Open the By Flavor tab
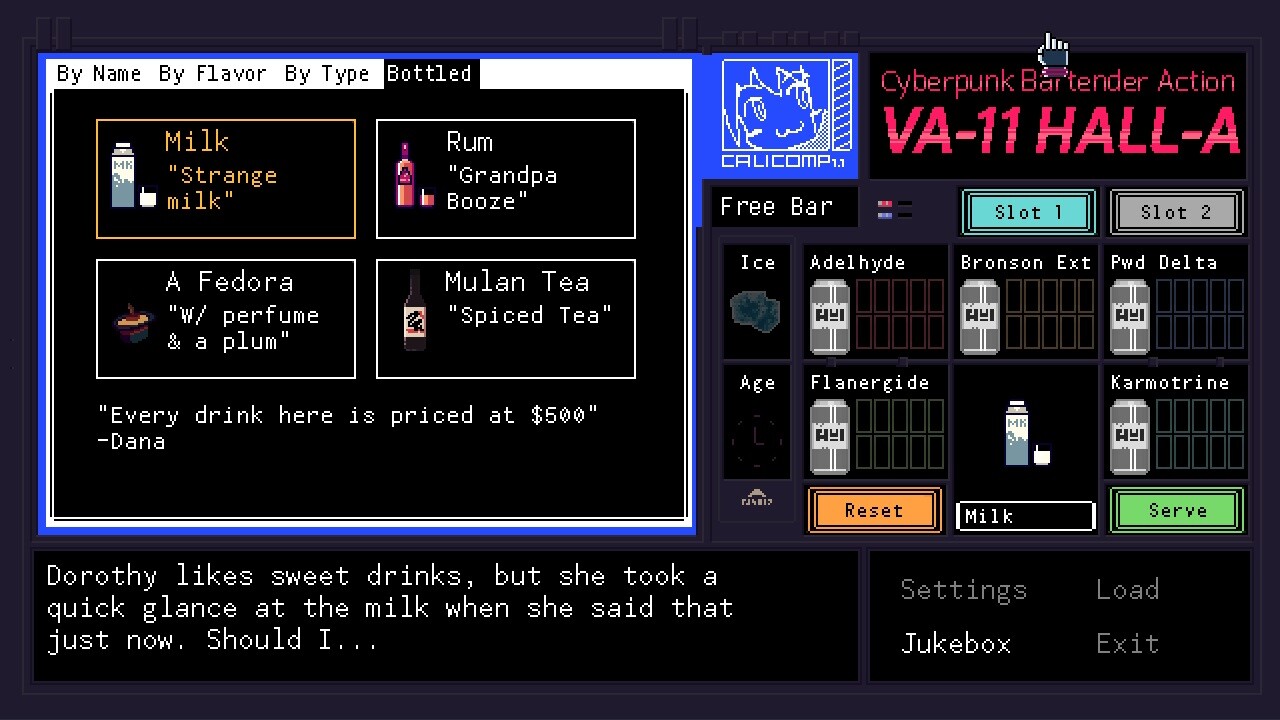The image size is (1280, 720). [x=213, y=72]
